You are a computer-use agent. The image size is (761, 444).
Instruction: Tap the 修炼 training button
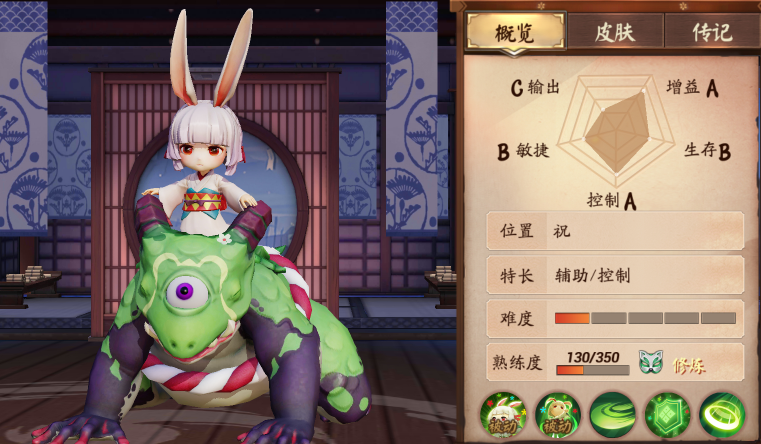[689, 365]
